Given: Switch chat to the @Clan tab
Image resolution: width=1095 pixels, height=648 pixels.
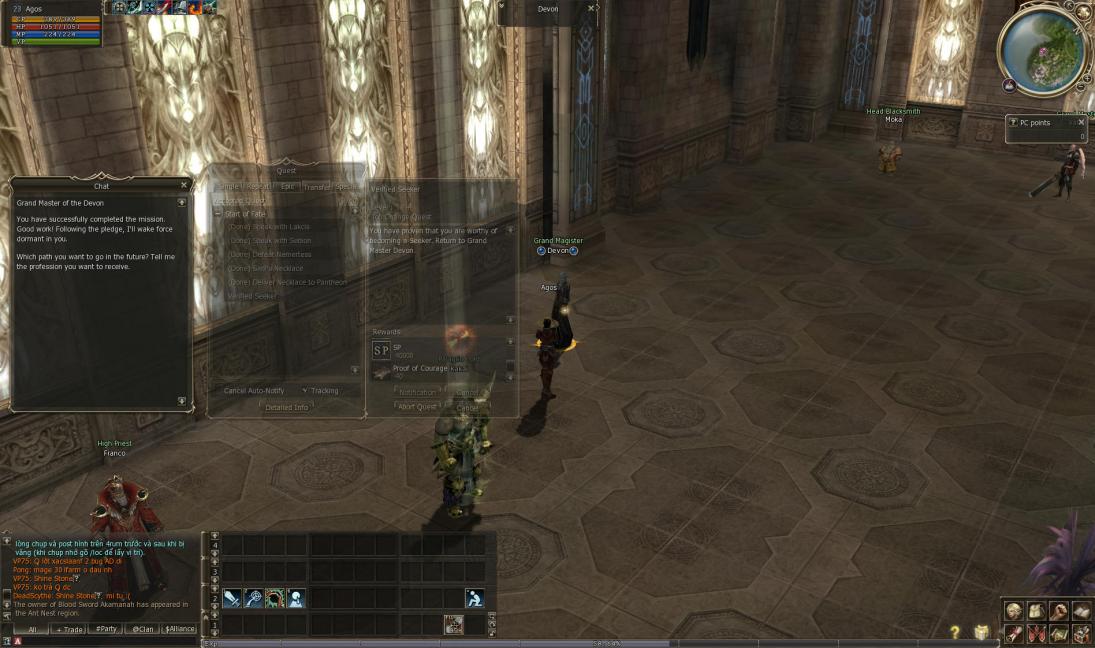Looking at the screenshot, I should pyautogui.click(x=142, y=629).
